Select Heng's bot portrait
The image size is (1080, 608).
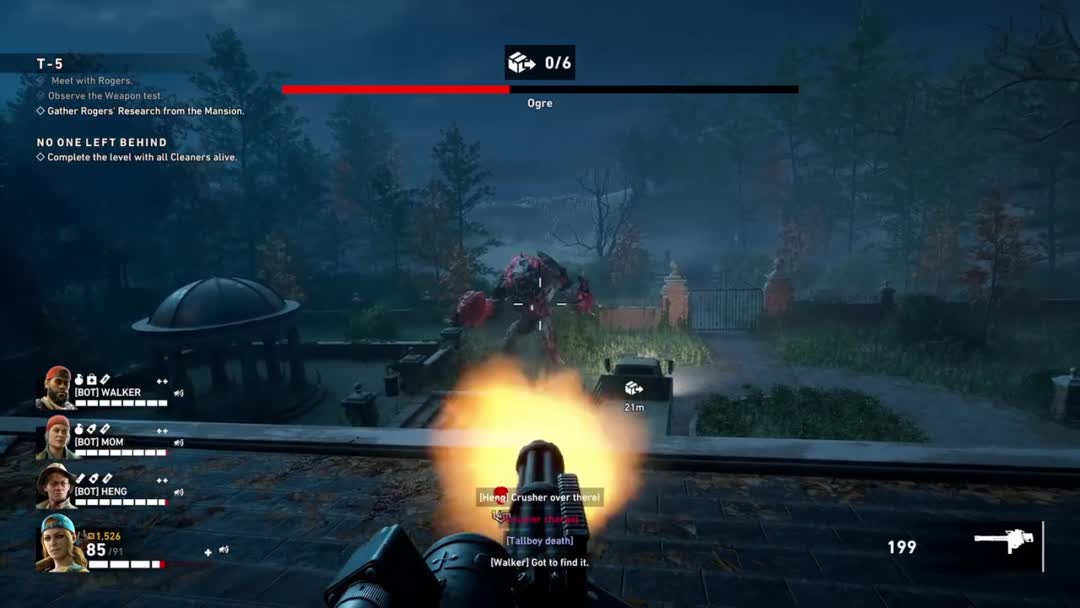(56, 486)
